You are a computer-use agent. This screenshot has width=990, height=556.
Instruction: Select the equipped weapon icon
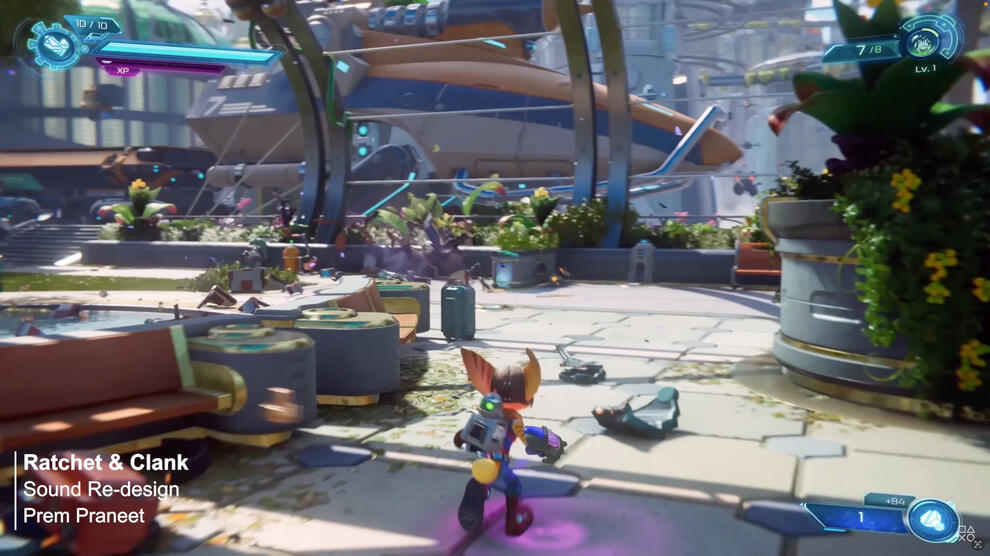[930, 39]
